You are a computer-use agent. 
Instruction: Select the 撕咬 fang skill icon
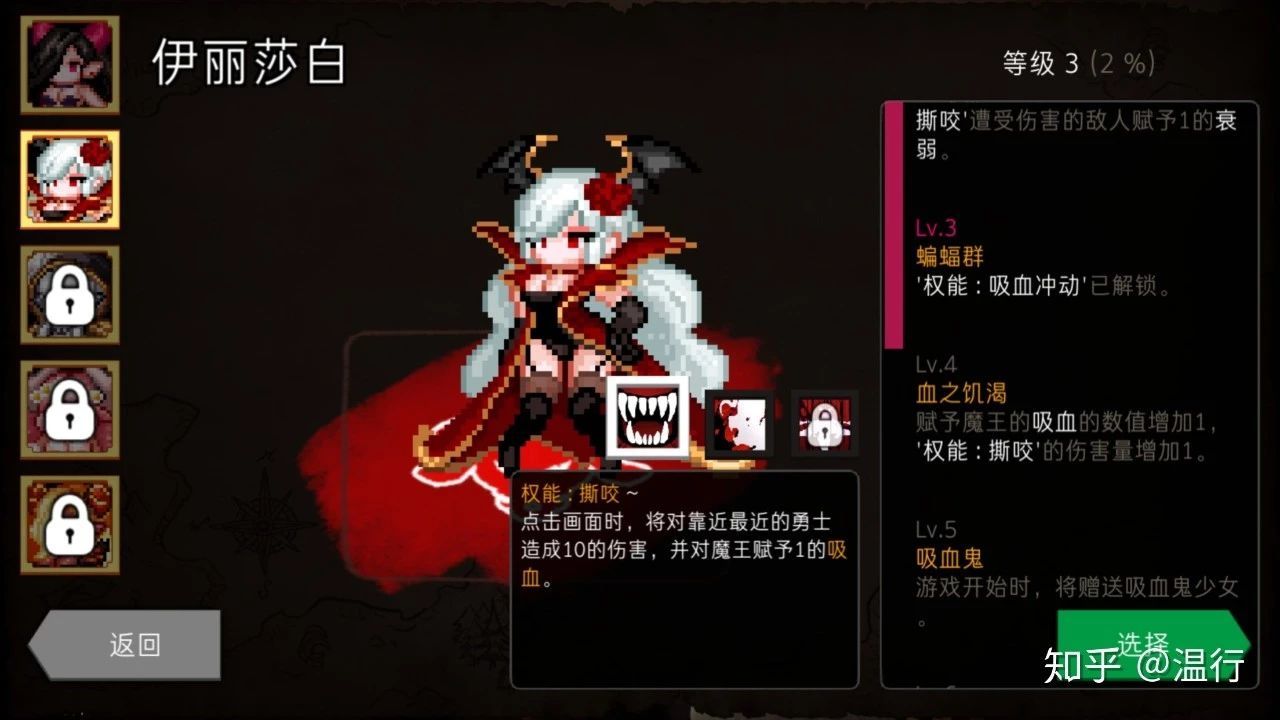pos(646,418)
